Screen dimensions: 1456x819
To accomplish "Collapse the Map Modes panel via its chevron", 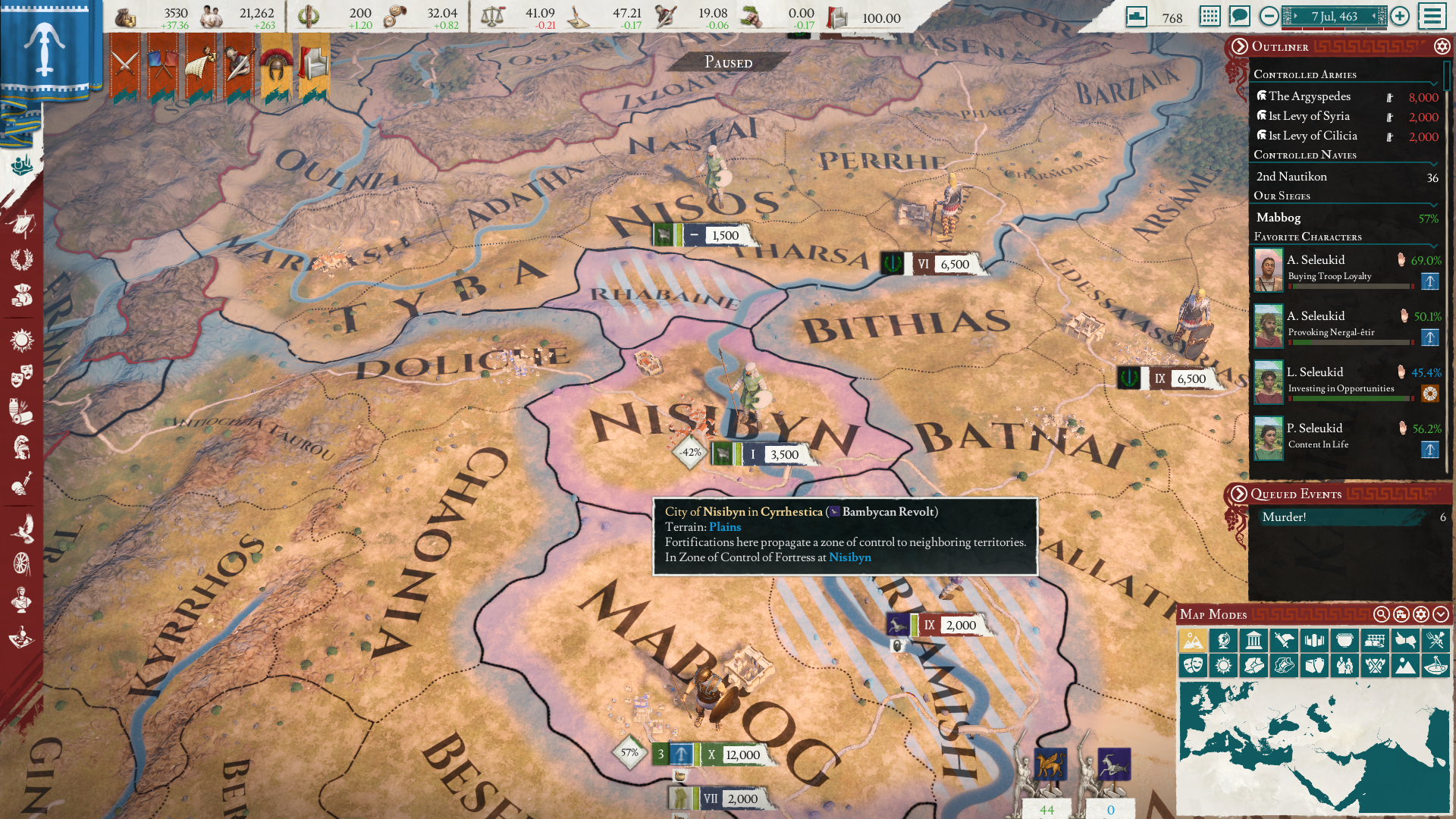I will [1442, 616].
